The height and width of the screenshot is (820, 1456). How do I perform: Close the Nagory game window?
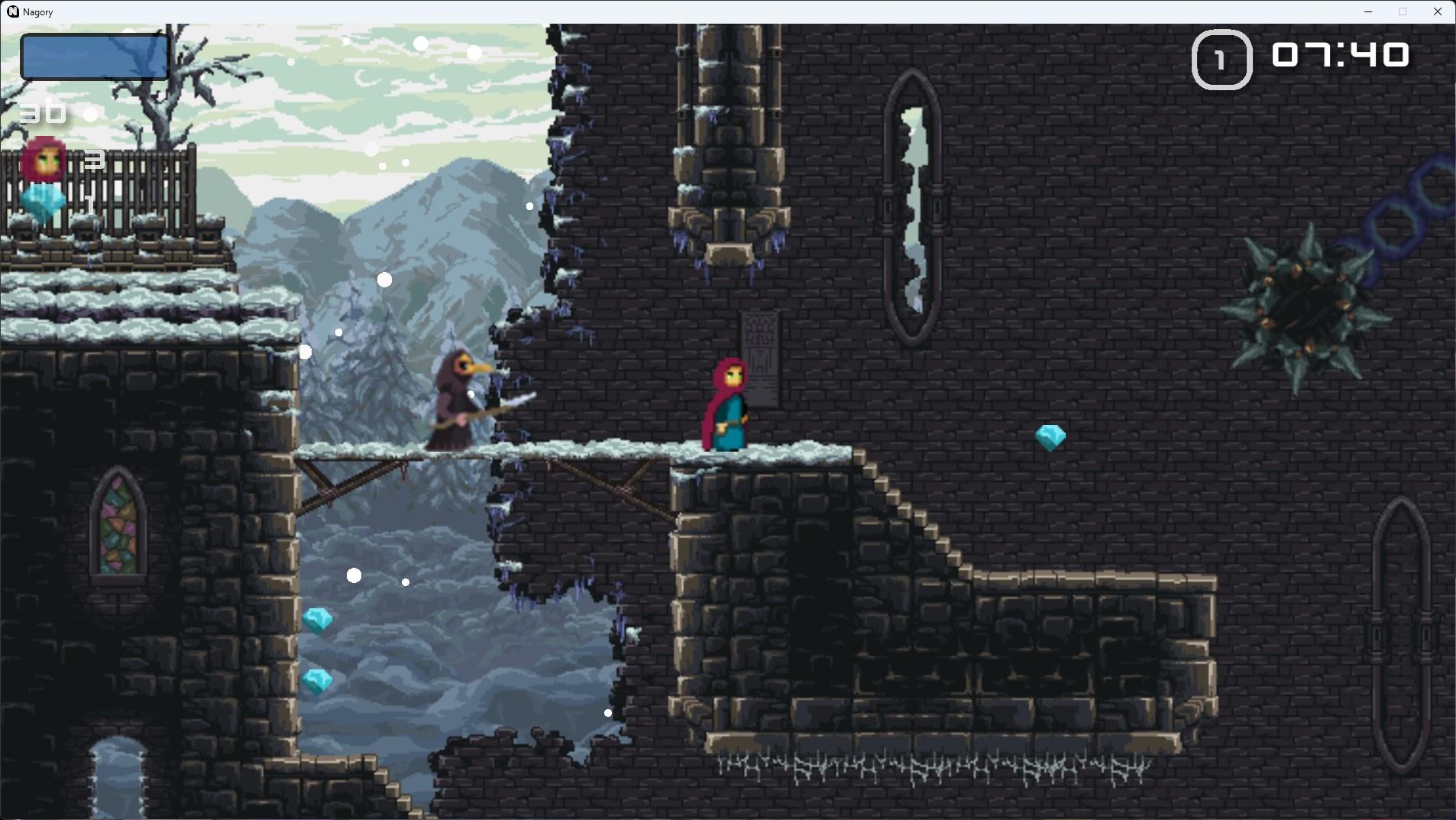point(1437,11)
